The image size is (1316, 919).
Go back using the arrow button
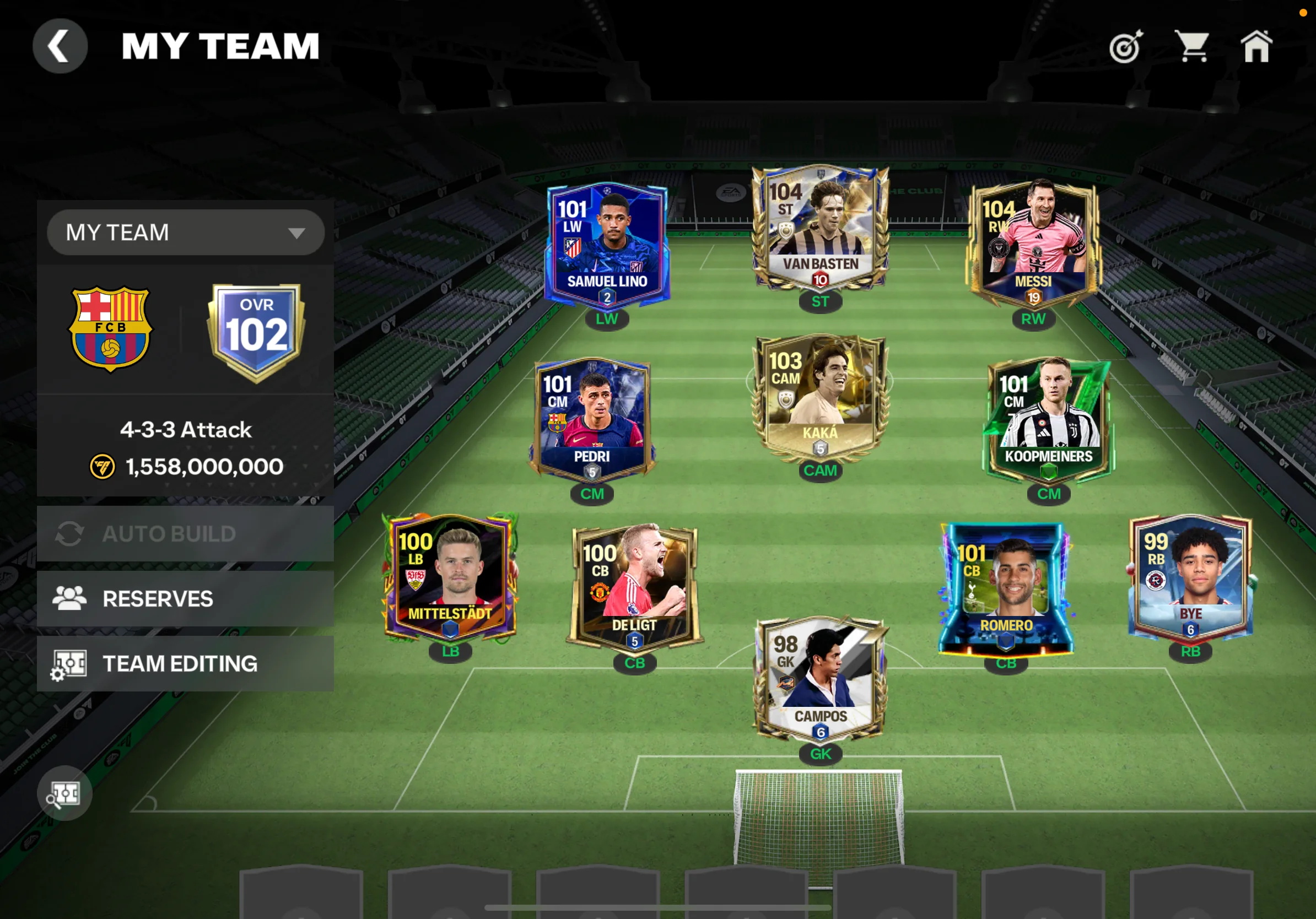tap(60, 46)
